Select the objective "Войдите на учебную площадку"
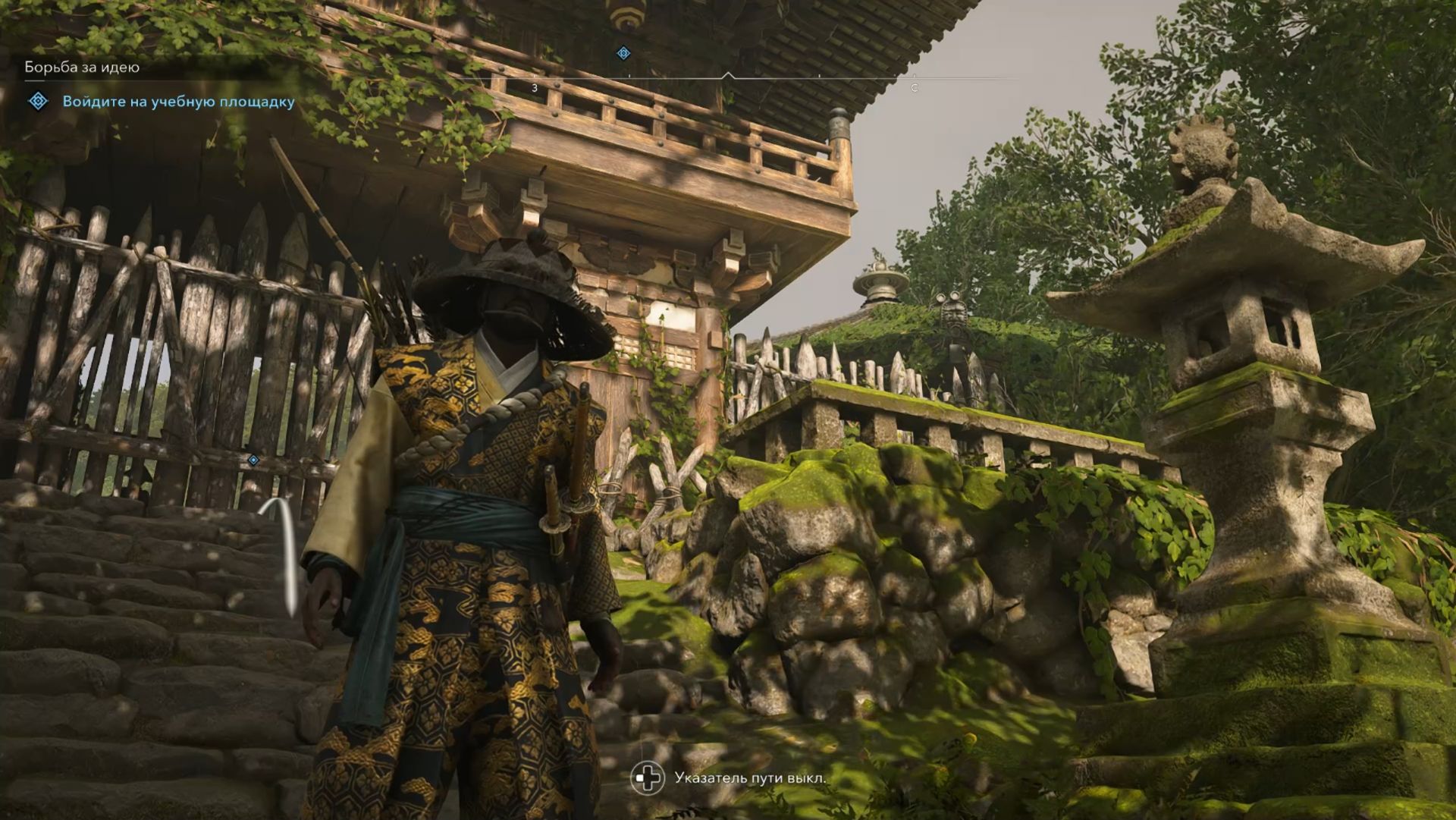This screenshot has width=1456, height=820. (x=178, y=102)
